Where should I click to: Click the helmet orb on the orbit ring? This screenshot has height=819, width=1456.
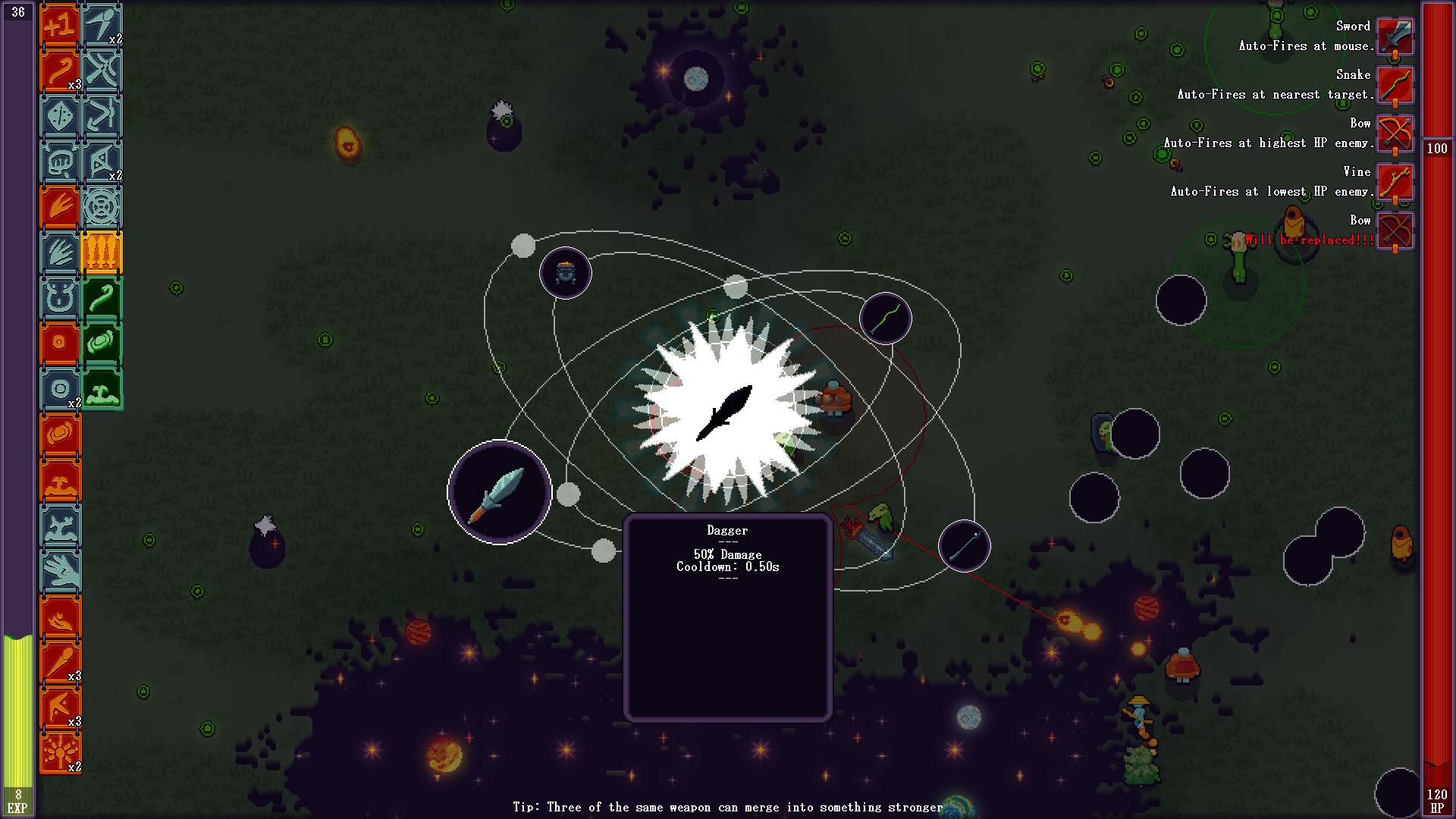coord(566,273)
